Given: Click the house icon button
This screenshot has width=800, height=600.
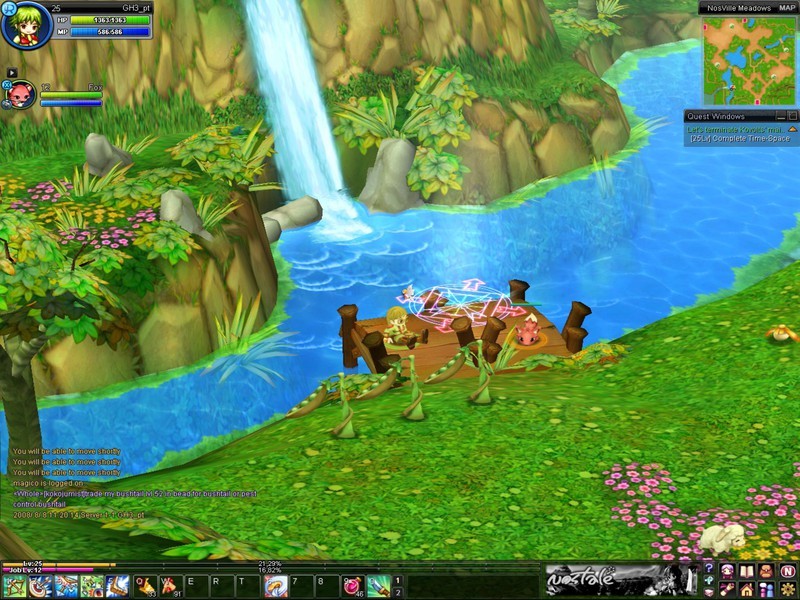Looking at the screenshot, I should click(x=746, y=590).
